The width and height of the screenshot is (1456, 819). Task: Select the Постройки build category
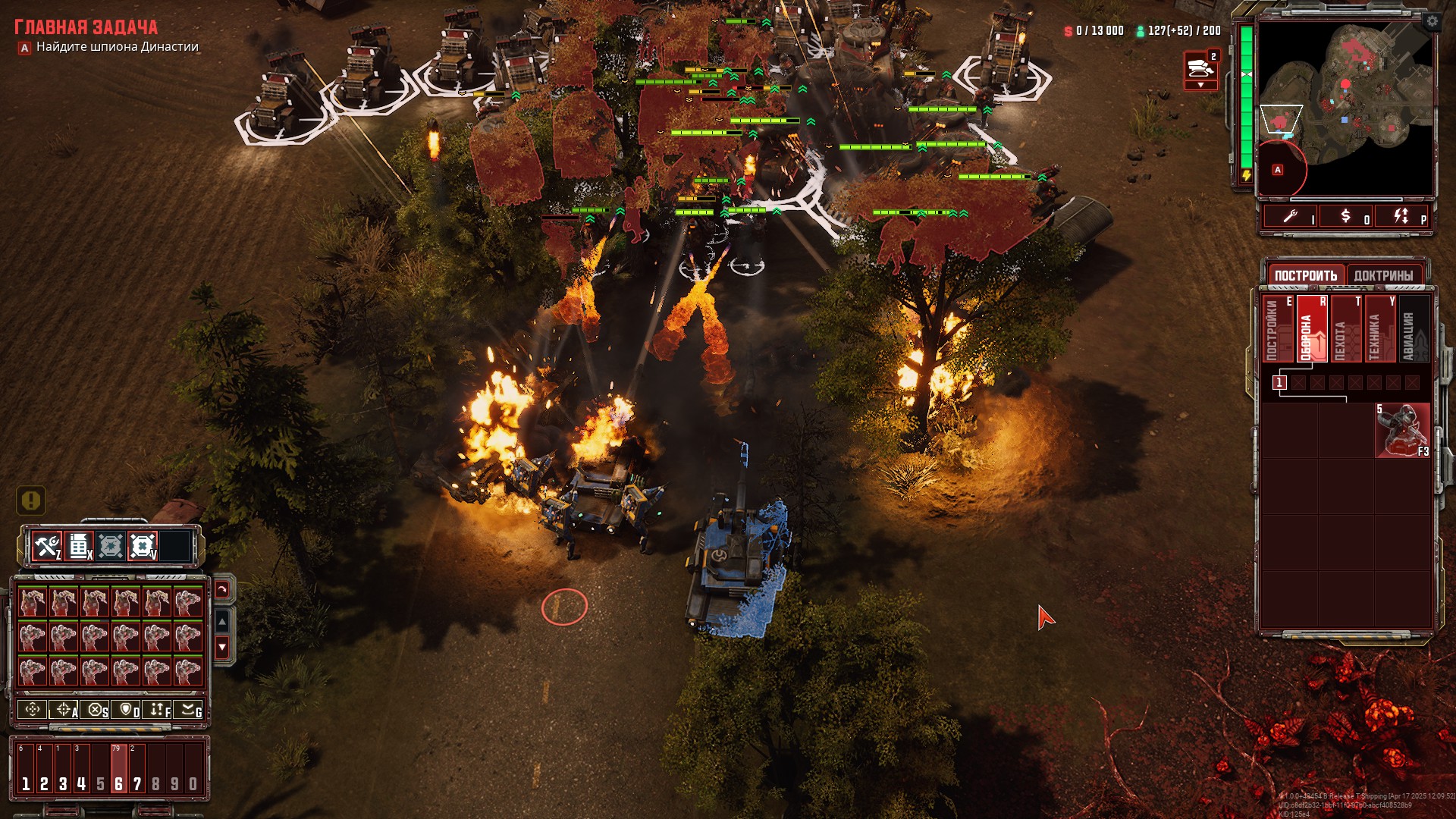1276,330
